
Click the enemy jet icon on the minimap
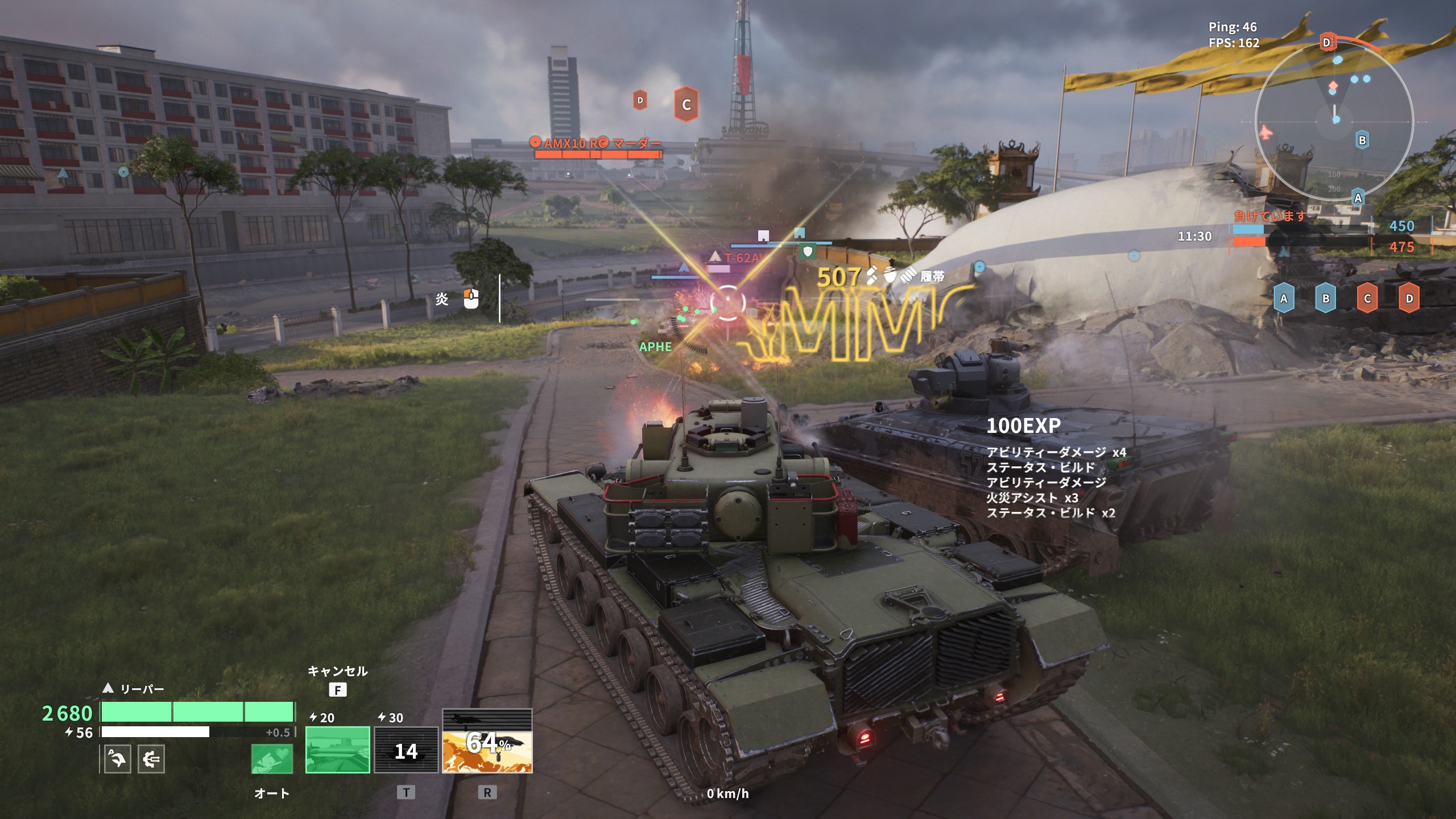(x=1265, y=133)
